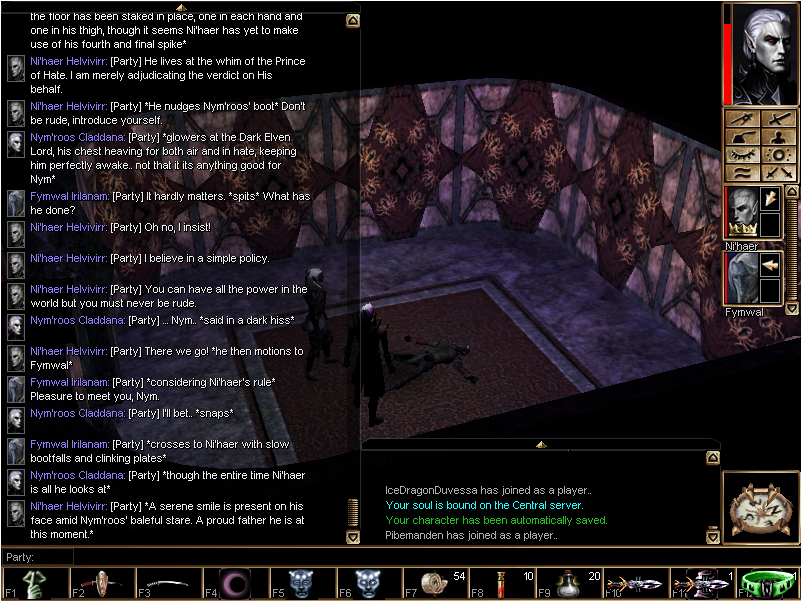Select the F10 crossbow bolt quickslot
Image resolution: width=802 pixels, height=602 pixels.
[x=633, y=584]
